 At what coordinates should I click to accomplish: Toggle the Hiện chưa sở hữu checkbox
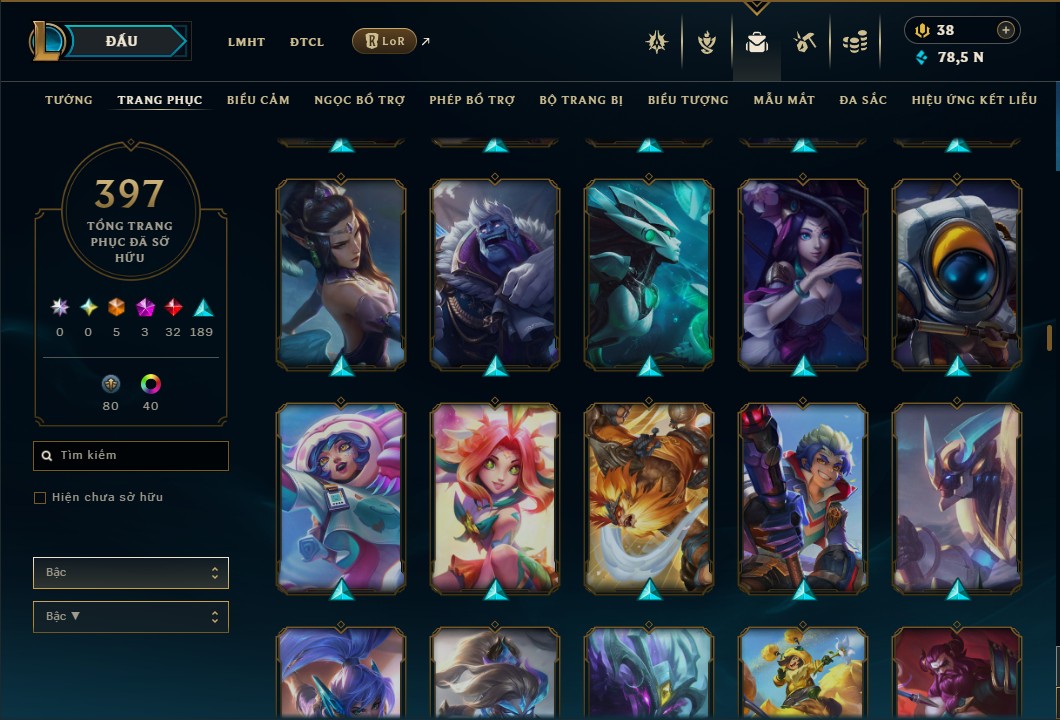(x=40, y=498)
